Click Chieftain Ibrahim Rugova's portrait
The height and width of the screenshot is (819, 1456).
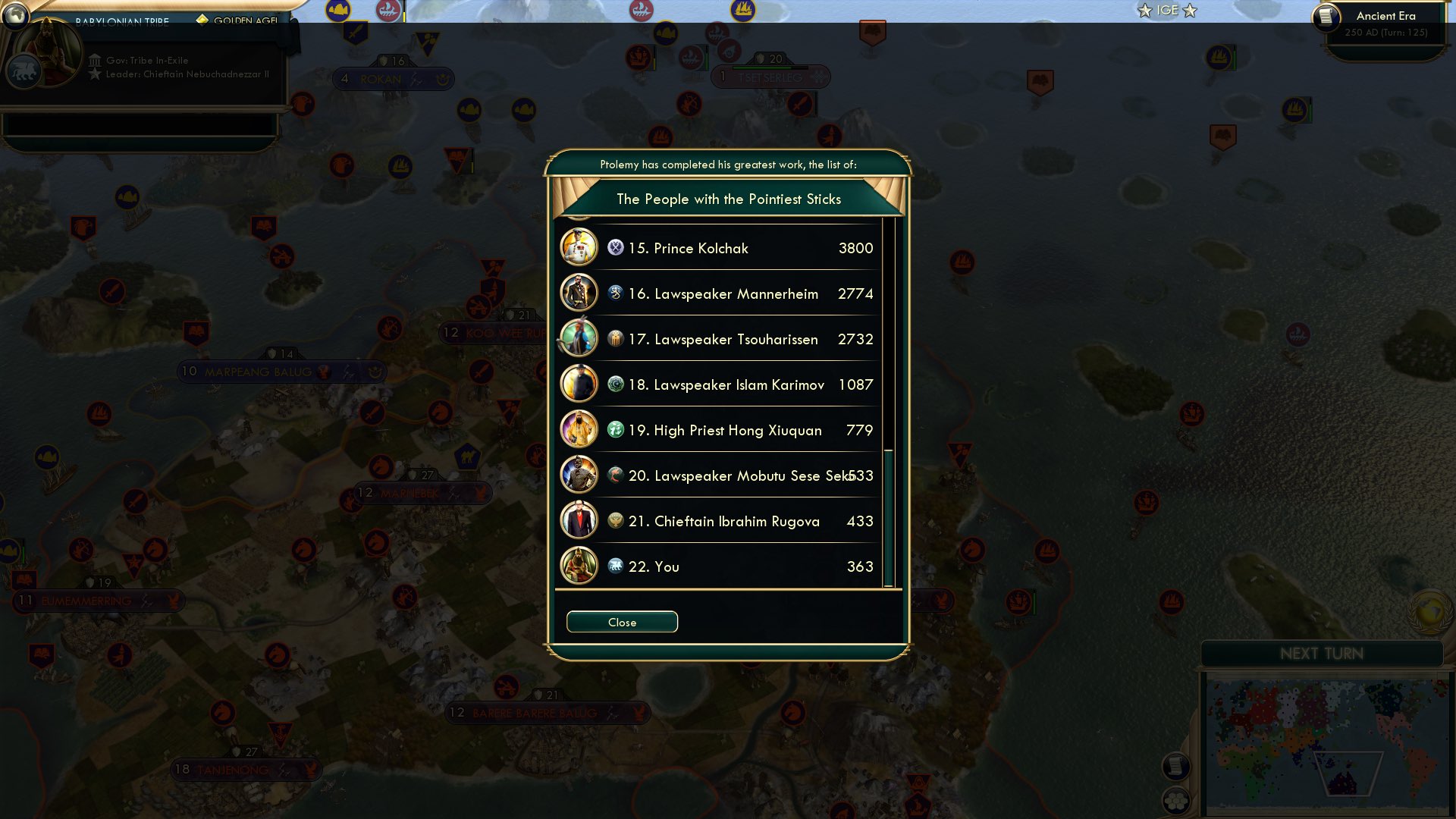(579, 521)
